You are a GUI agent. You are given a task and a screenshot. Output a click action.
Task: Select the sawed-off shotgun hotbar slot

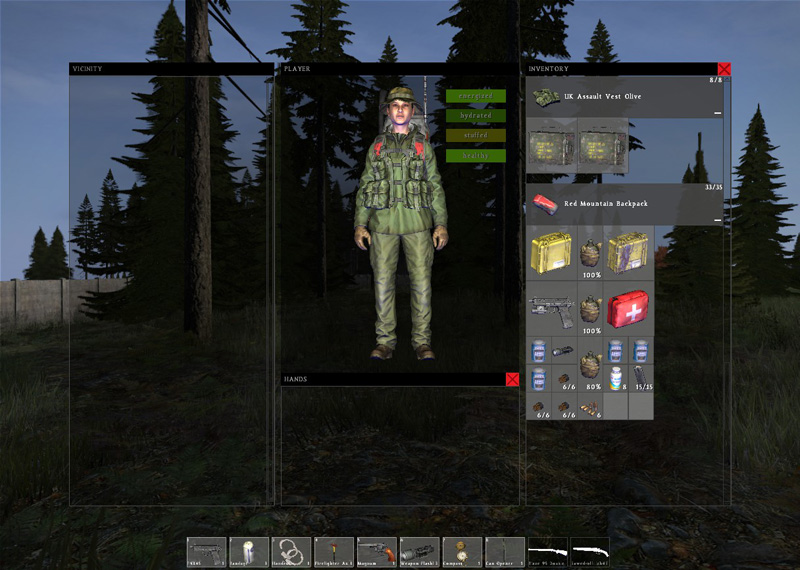click(590, 552)
